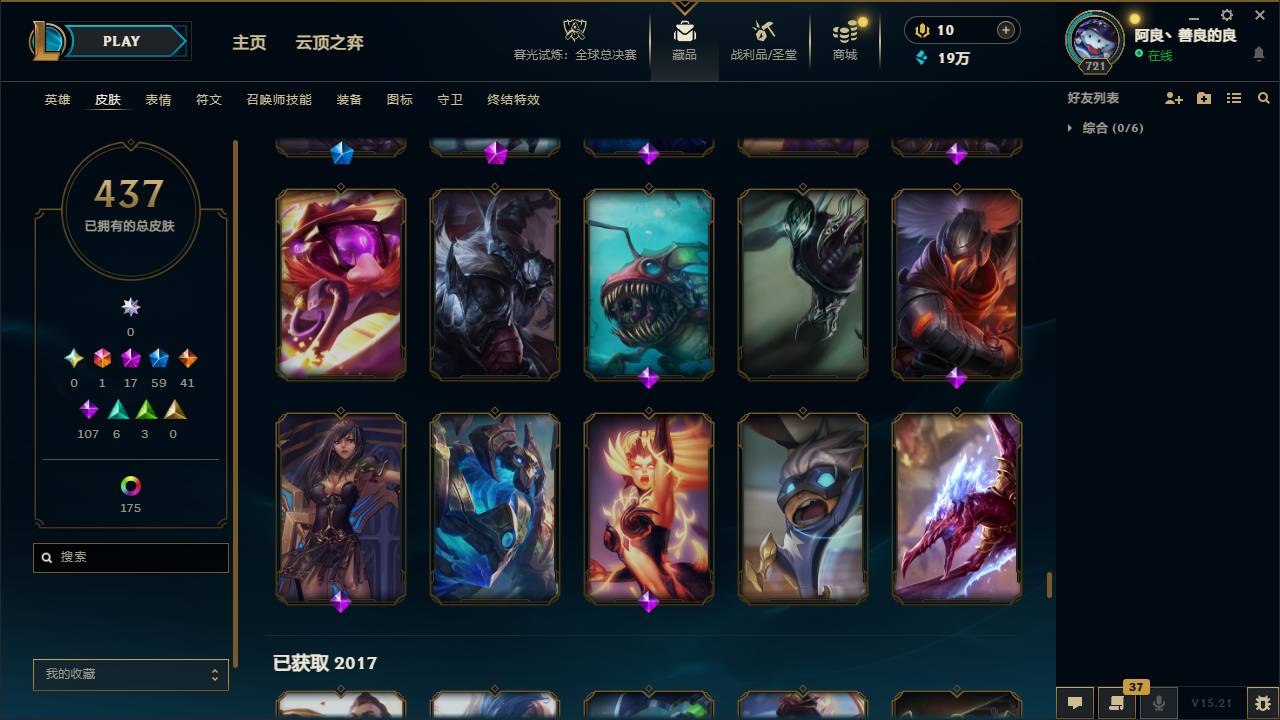Open the 战利品/圣堂 loot page
The width and height of the screenshot is (1280, 720).
click(762, 40)
